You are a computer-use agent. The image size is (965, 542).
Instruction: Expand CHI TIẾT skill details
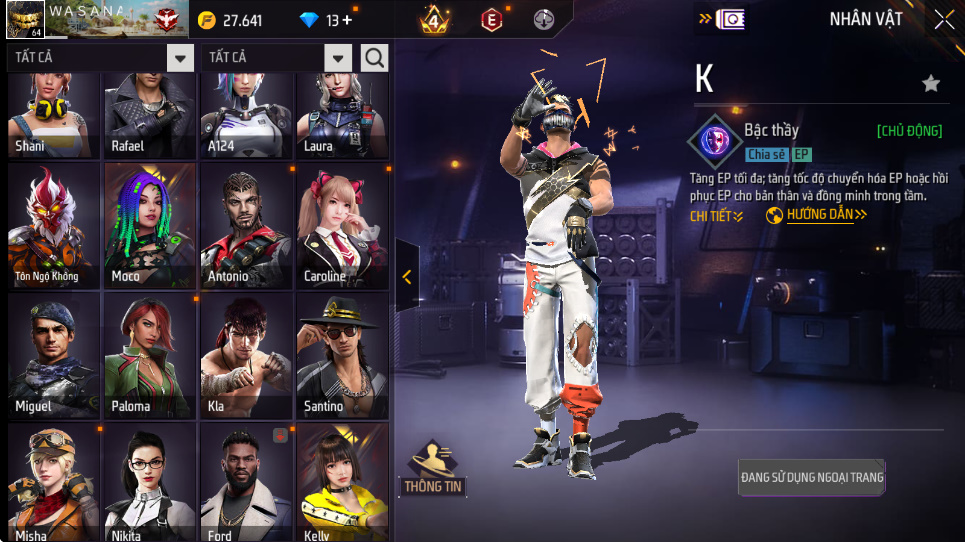[716, 215]
